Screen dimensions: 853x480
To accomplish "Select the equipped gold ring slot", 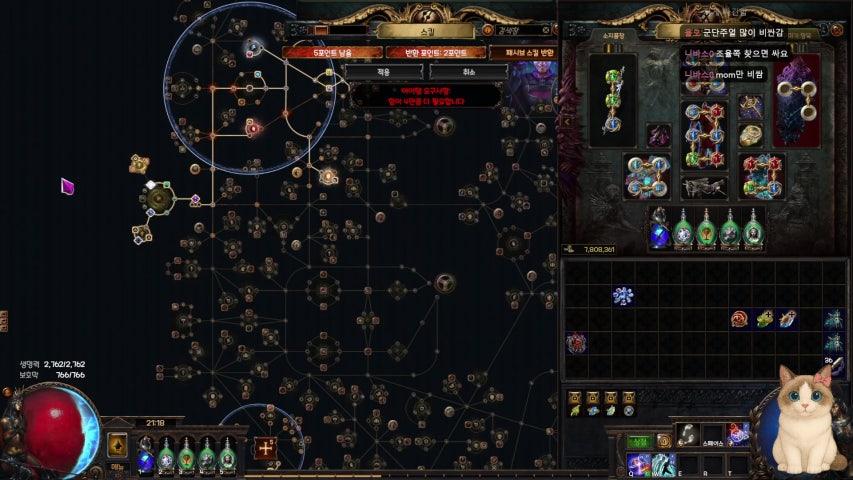I will [750, 133].
